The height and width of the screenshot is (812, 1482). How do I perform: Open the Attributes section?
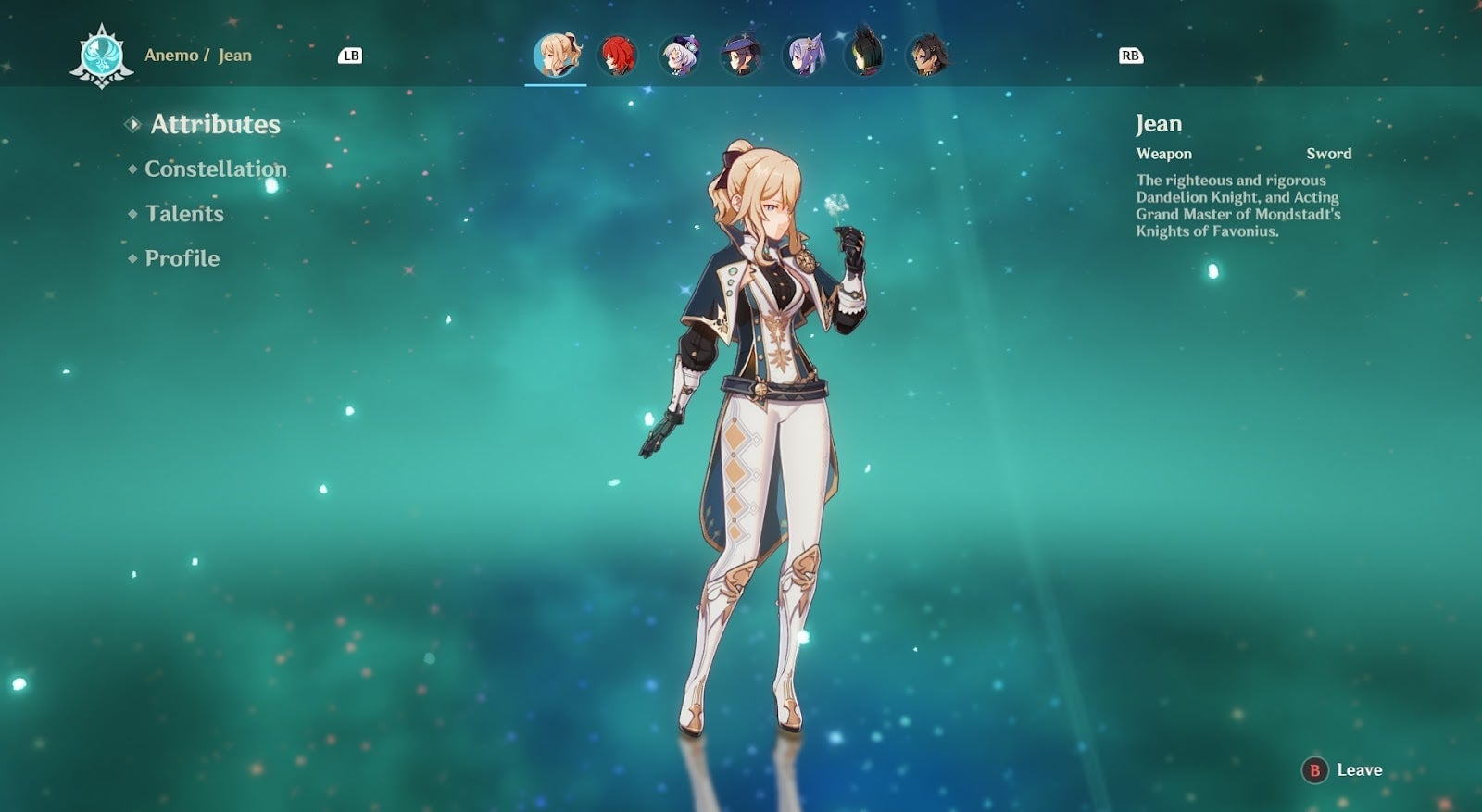tap(216, 125)
